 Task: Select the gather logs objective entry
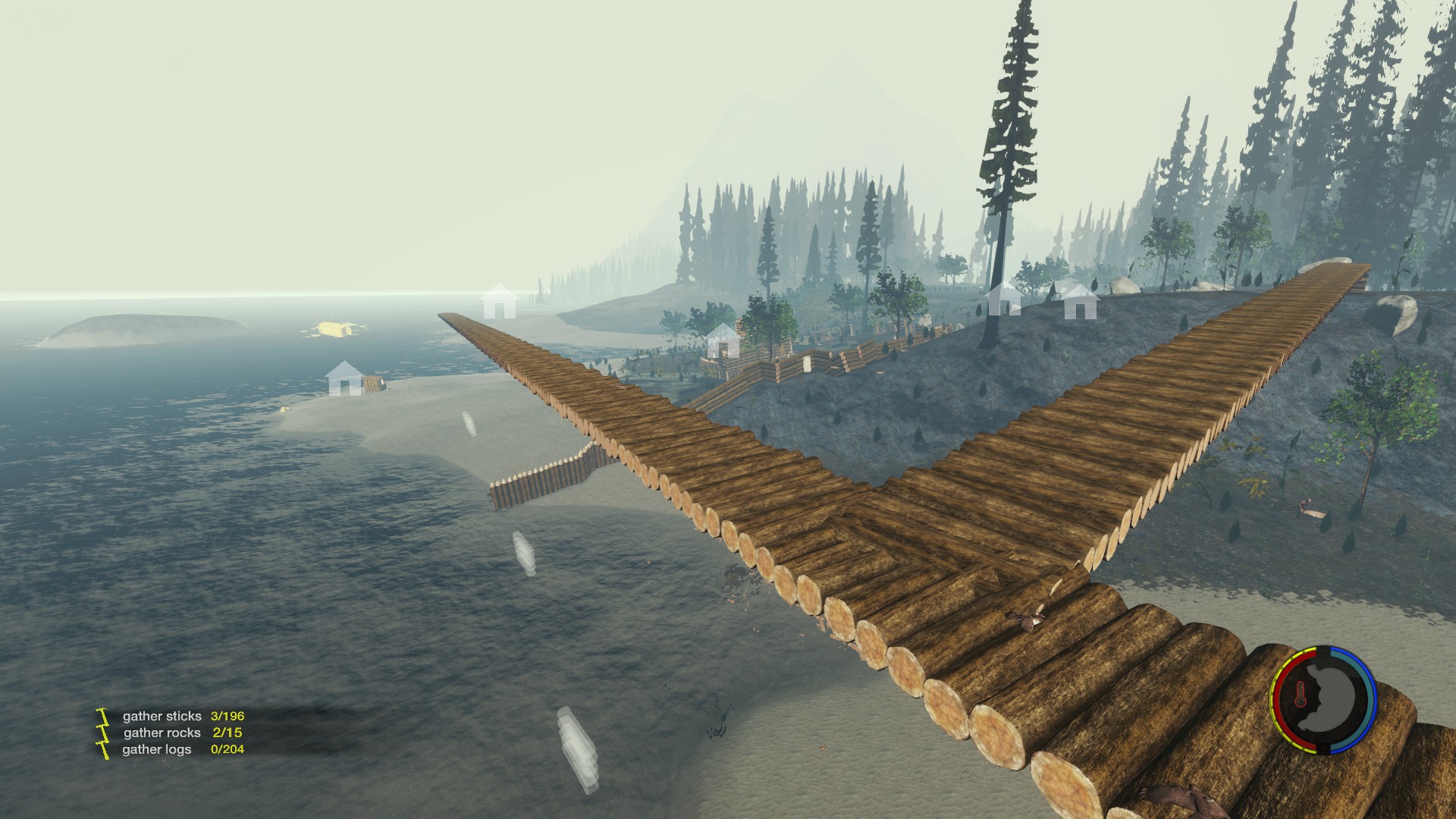[157, 749]
